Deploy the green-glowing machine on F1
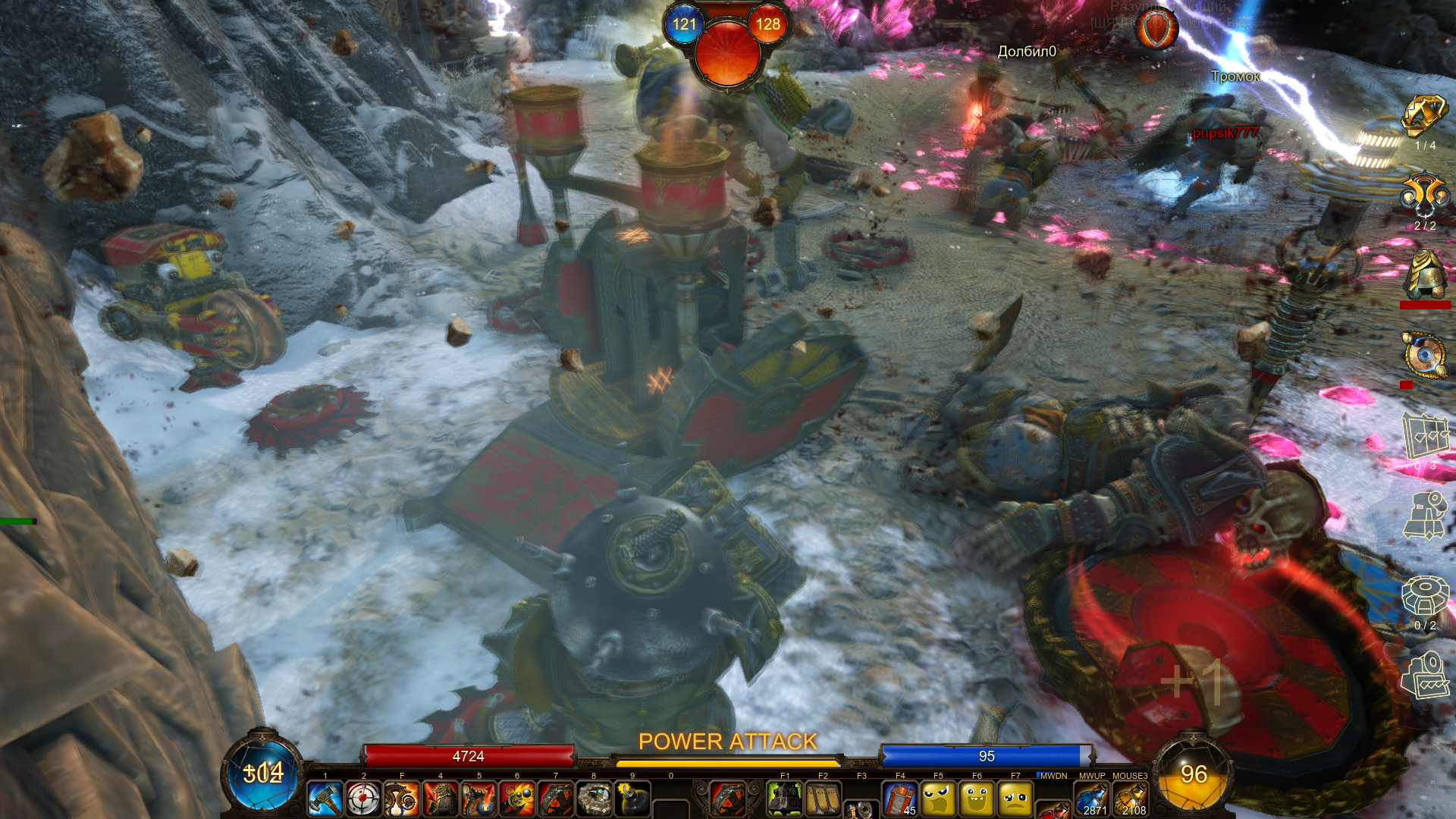 (x=785, y=799)
